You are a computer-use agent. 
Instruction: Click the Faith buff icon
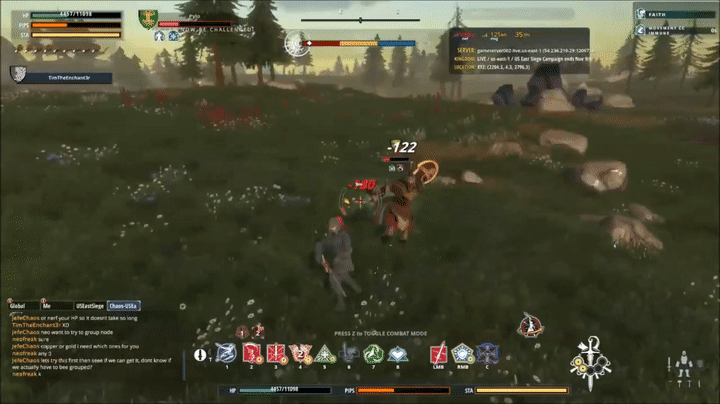tap(641, 14)
